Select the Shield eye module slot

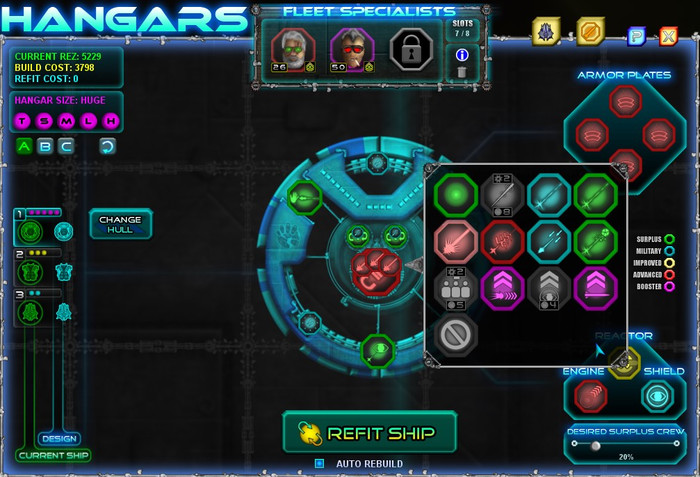pyautogui.click(x=657, y=396)
